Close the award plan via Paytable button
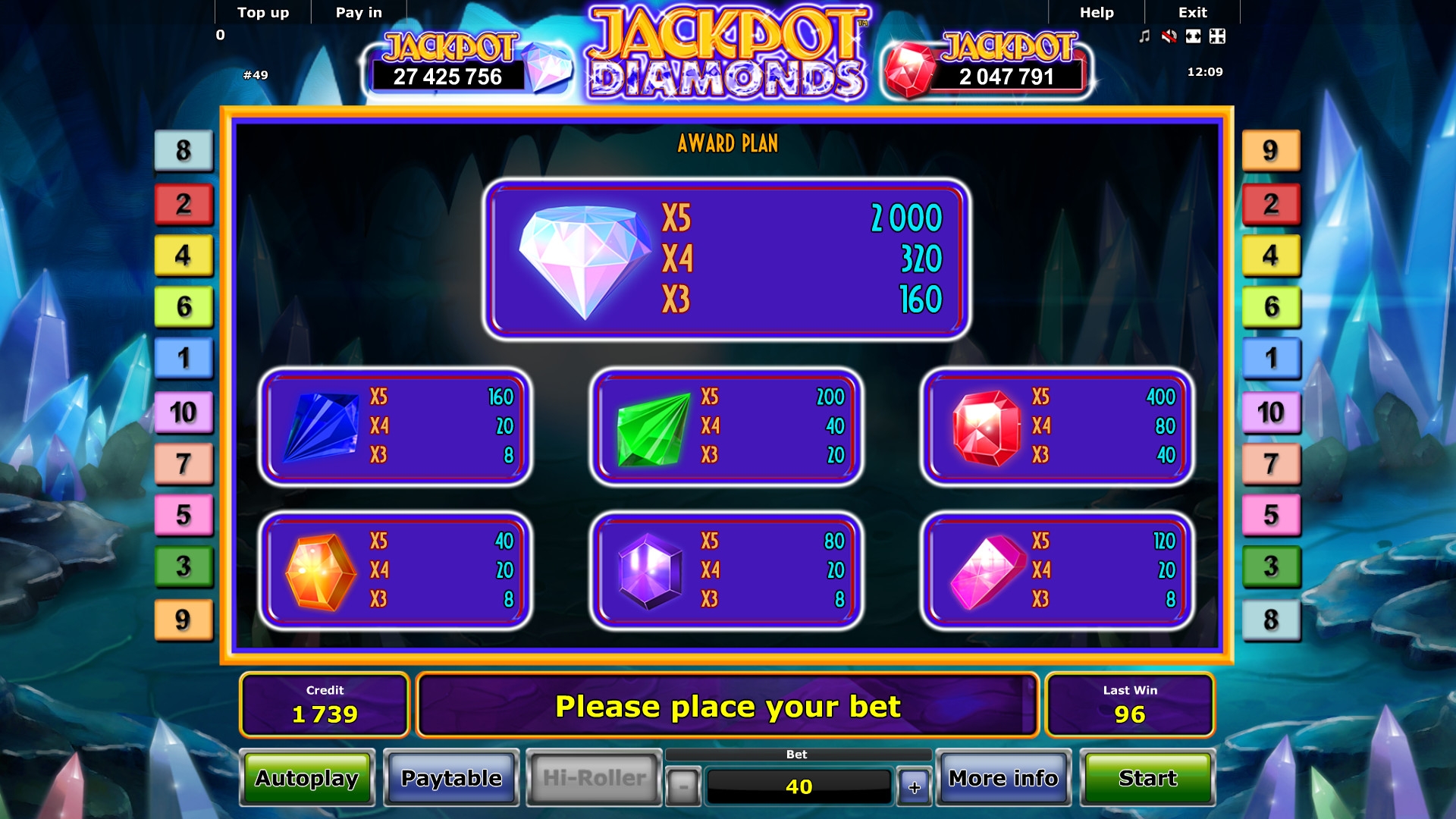The image size is (1456, 819). pos(451,778)
